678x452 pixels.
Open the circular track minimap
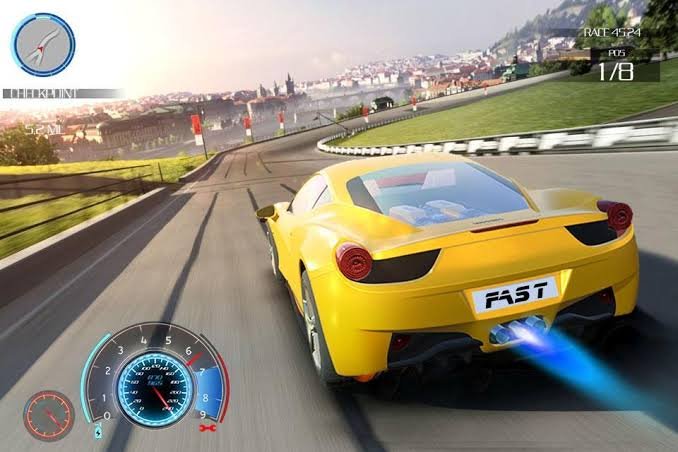coord(43,44)
